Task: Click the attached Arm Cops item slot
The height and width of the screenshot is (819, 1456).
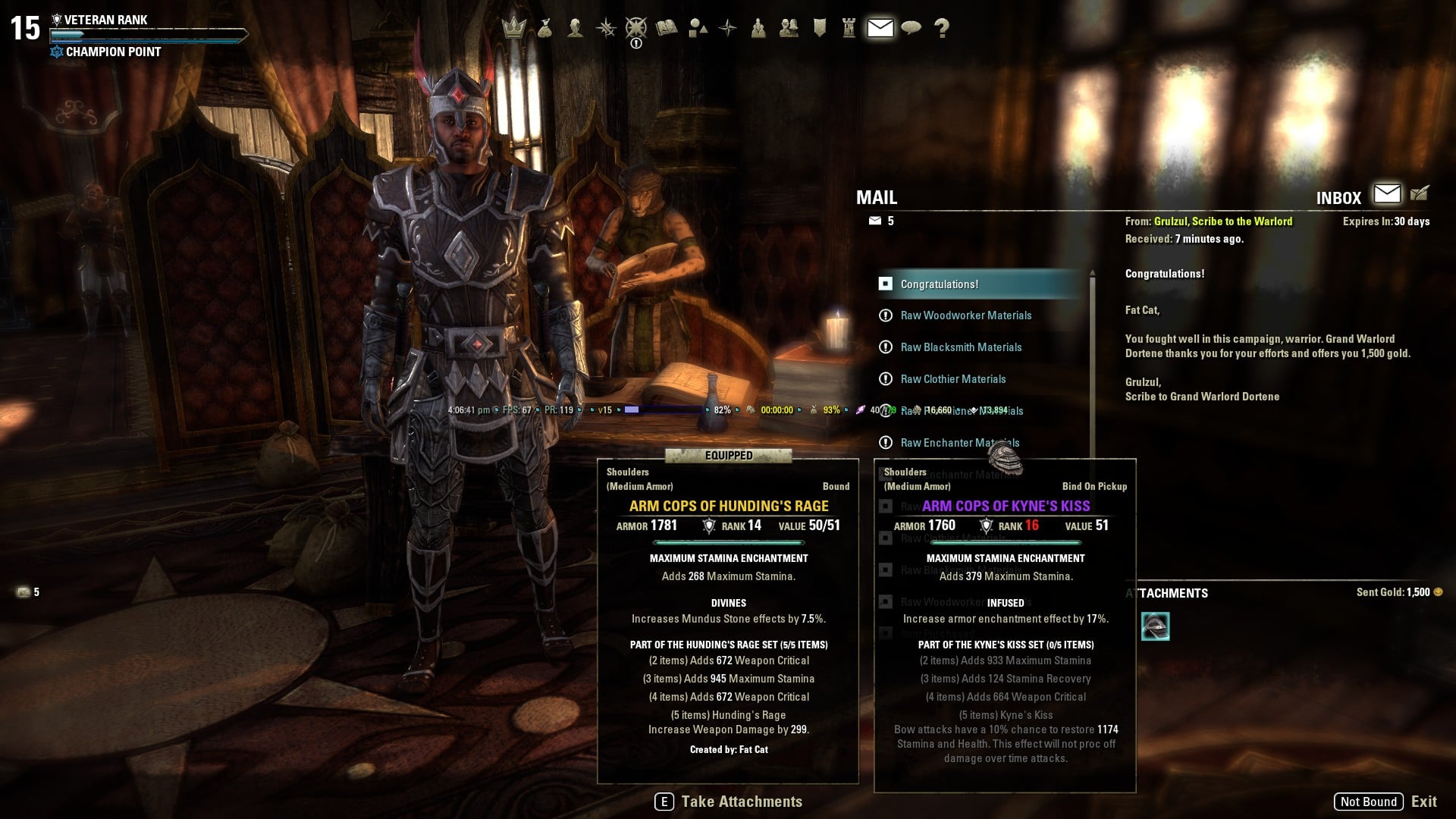Action: [x=1155, y=626]
